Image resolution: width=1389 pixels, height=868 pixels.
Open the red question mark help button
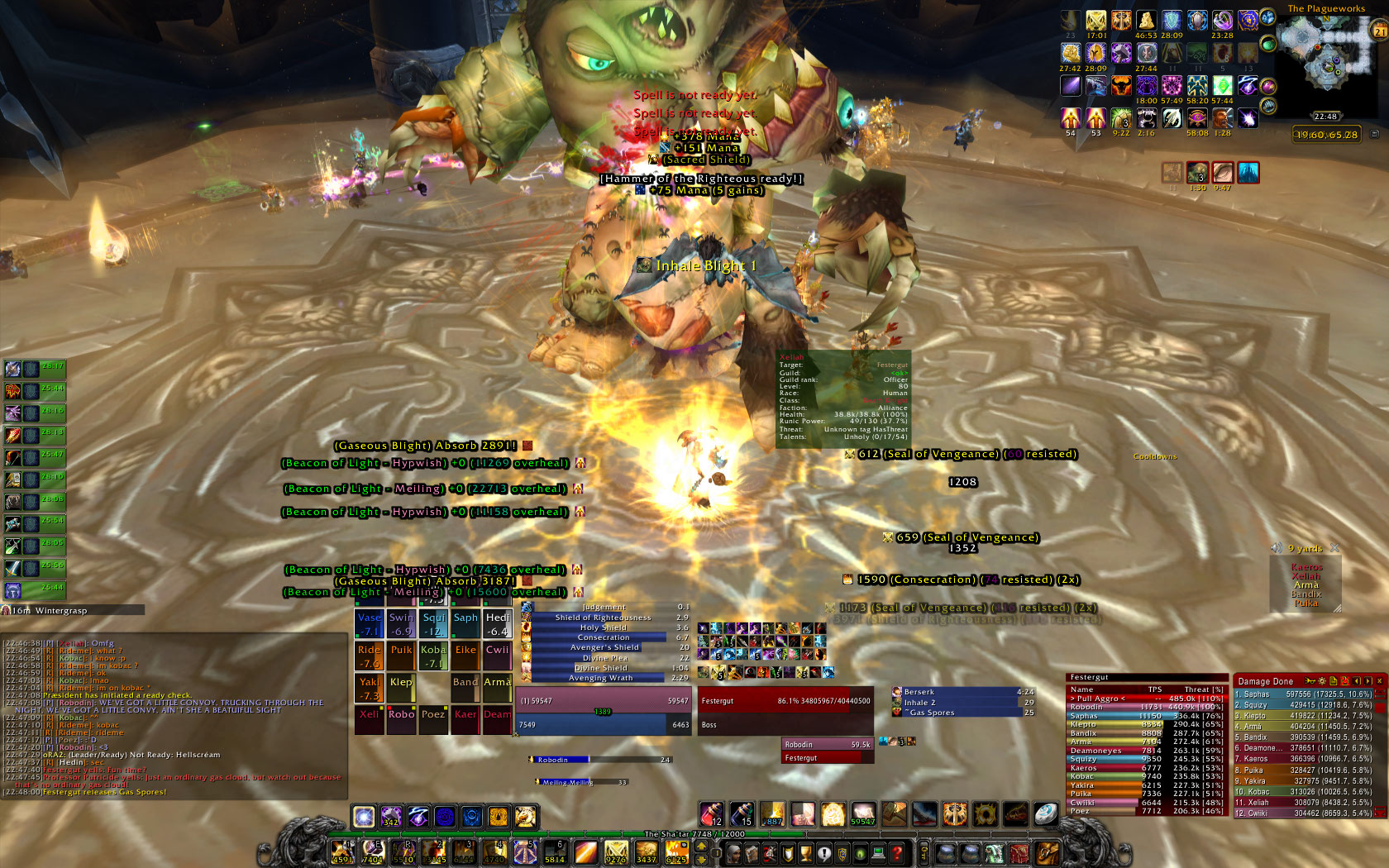point(897,853)
